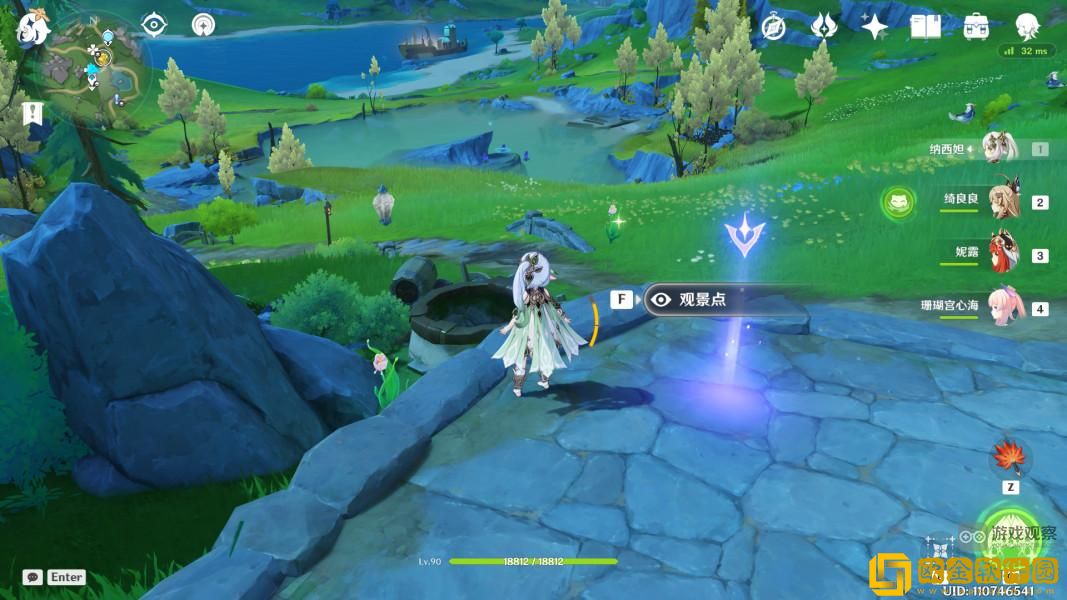This screenshot has height=600, width=1067.
Task: Open the backpack inventory
Action: (976, 27)
